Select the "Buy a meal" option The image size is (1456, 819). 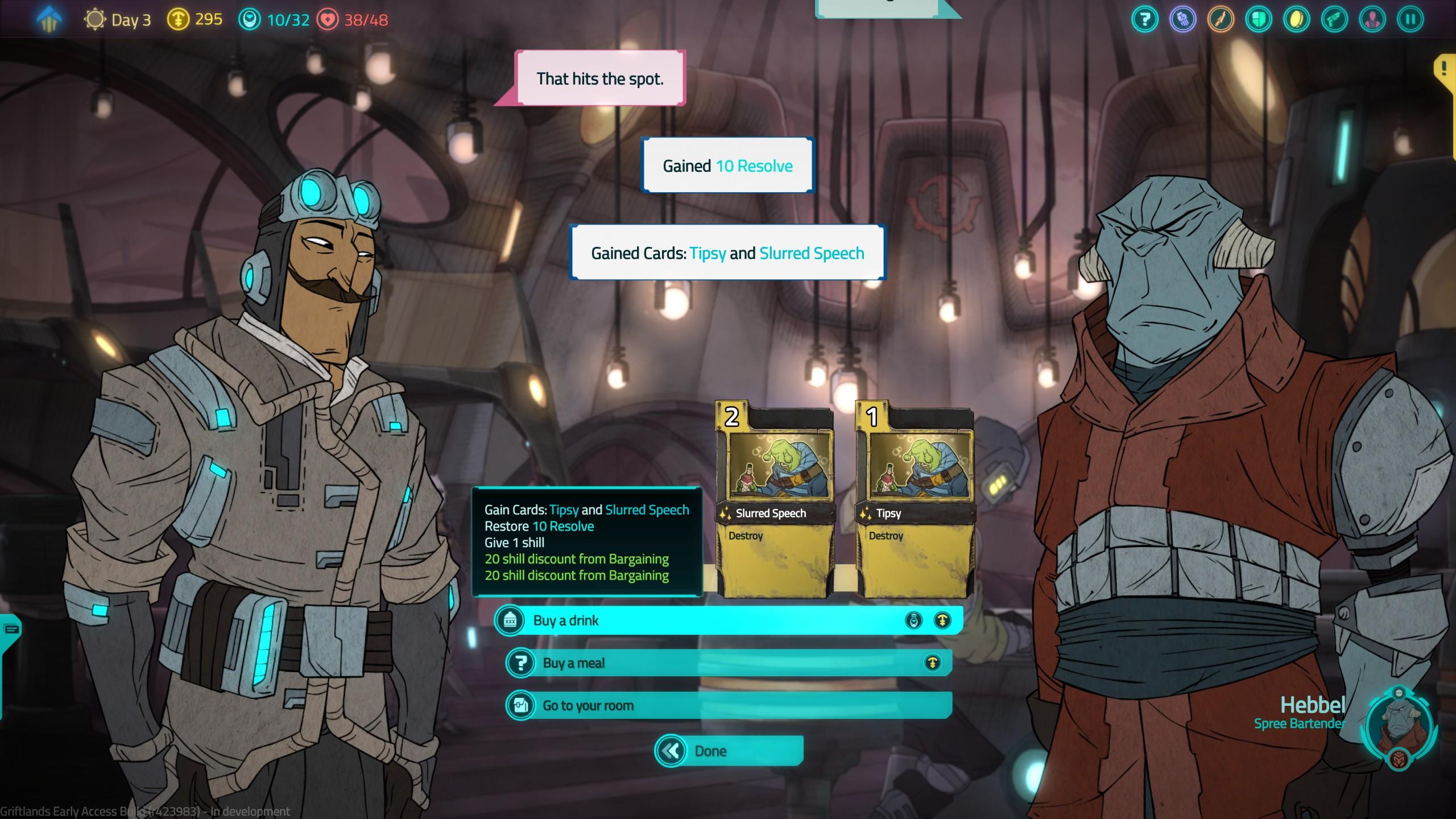pos(728,663)
